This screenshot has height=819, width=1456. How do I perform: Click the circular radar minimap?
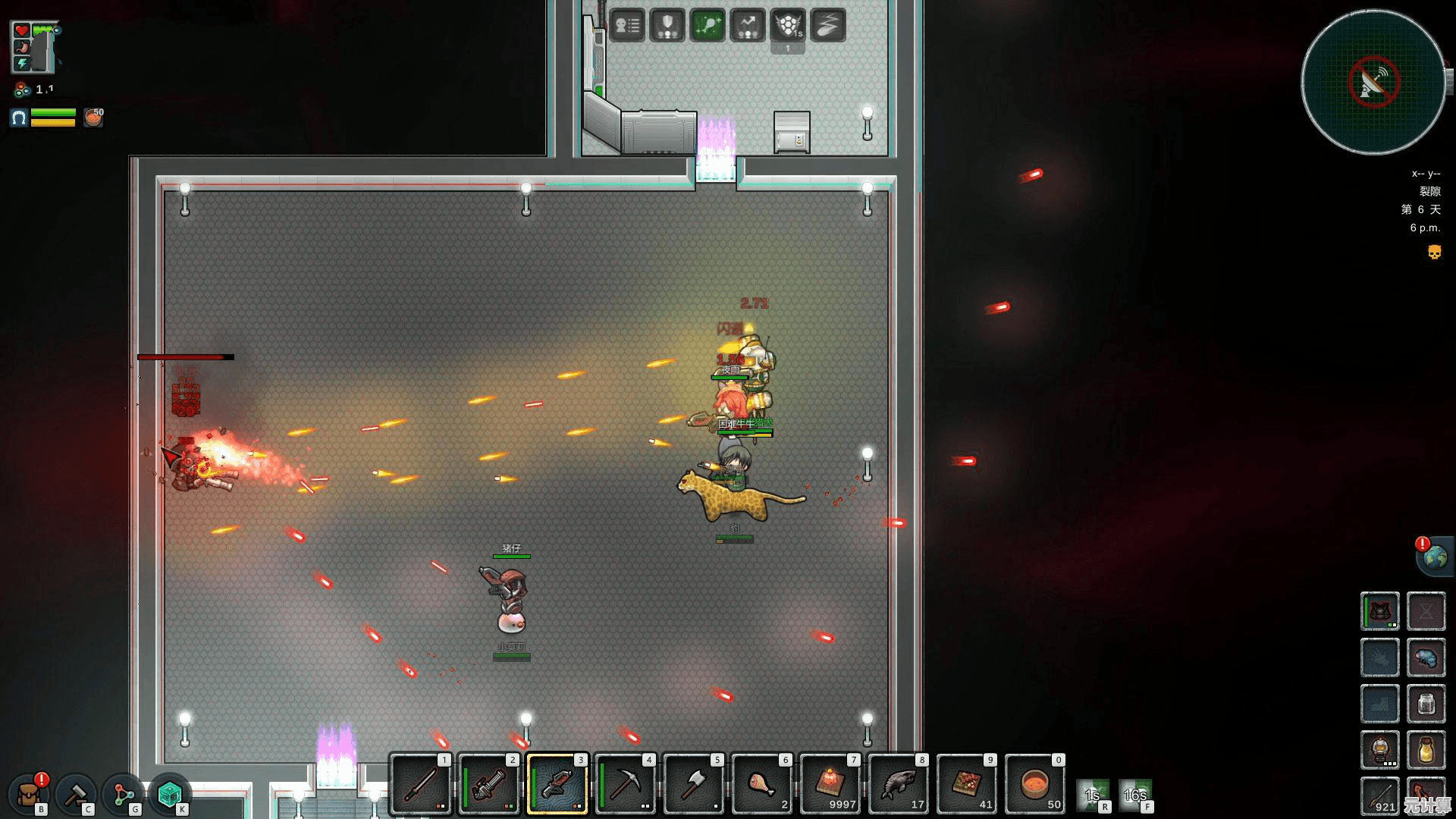(1373, 82)
